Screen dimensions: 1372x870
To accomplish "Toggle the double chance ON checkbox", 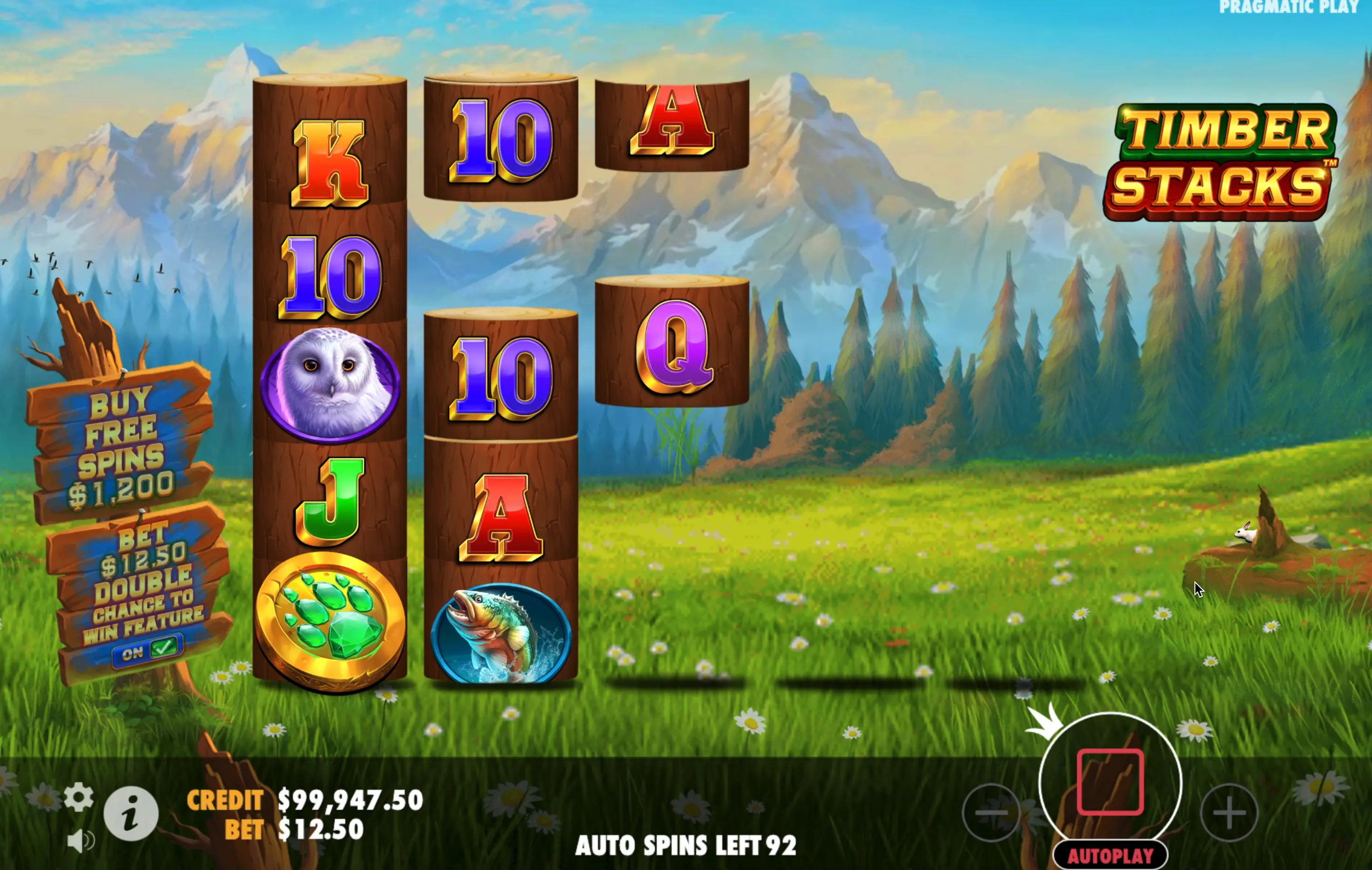I will 149,650.
